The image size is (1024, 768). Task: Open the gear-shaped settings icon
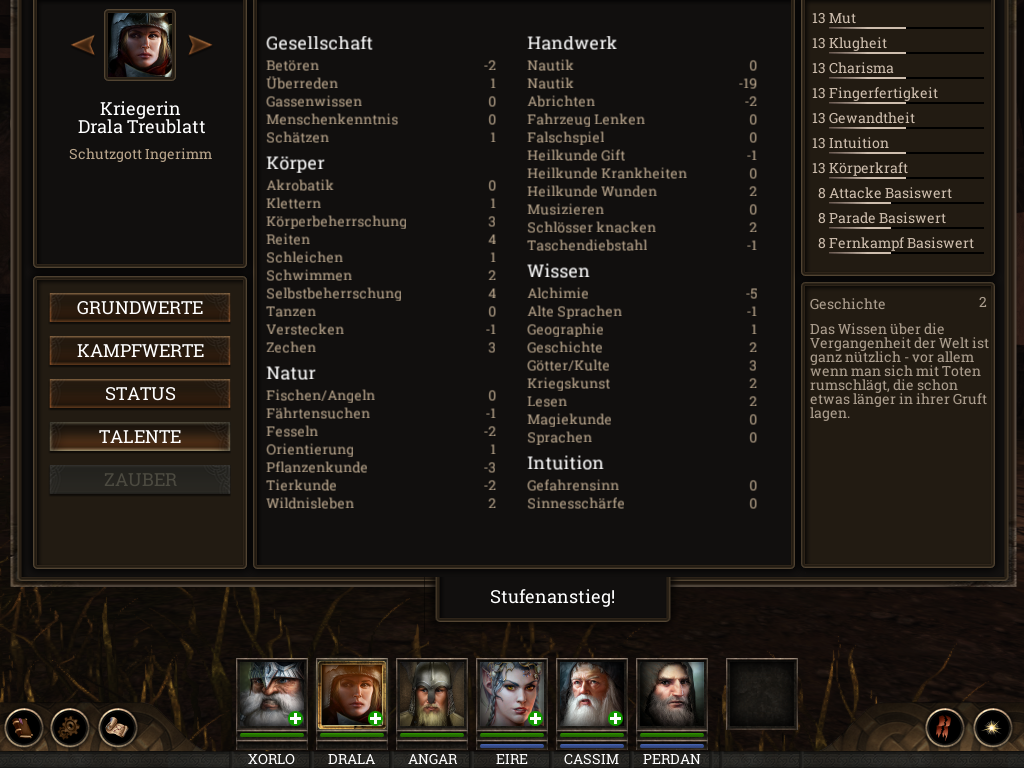[70, 727]
